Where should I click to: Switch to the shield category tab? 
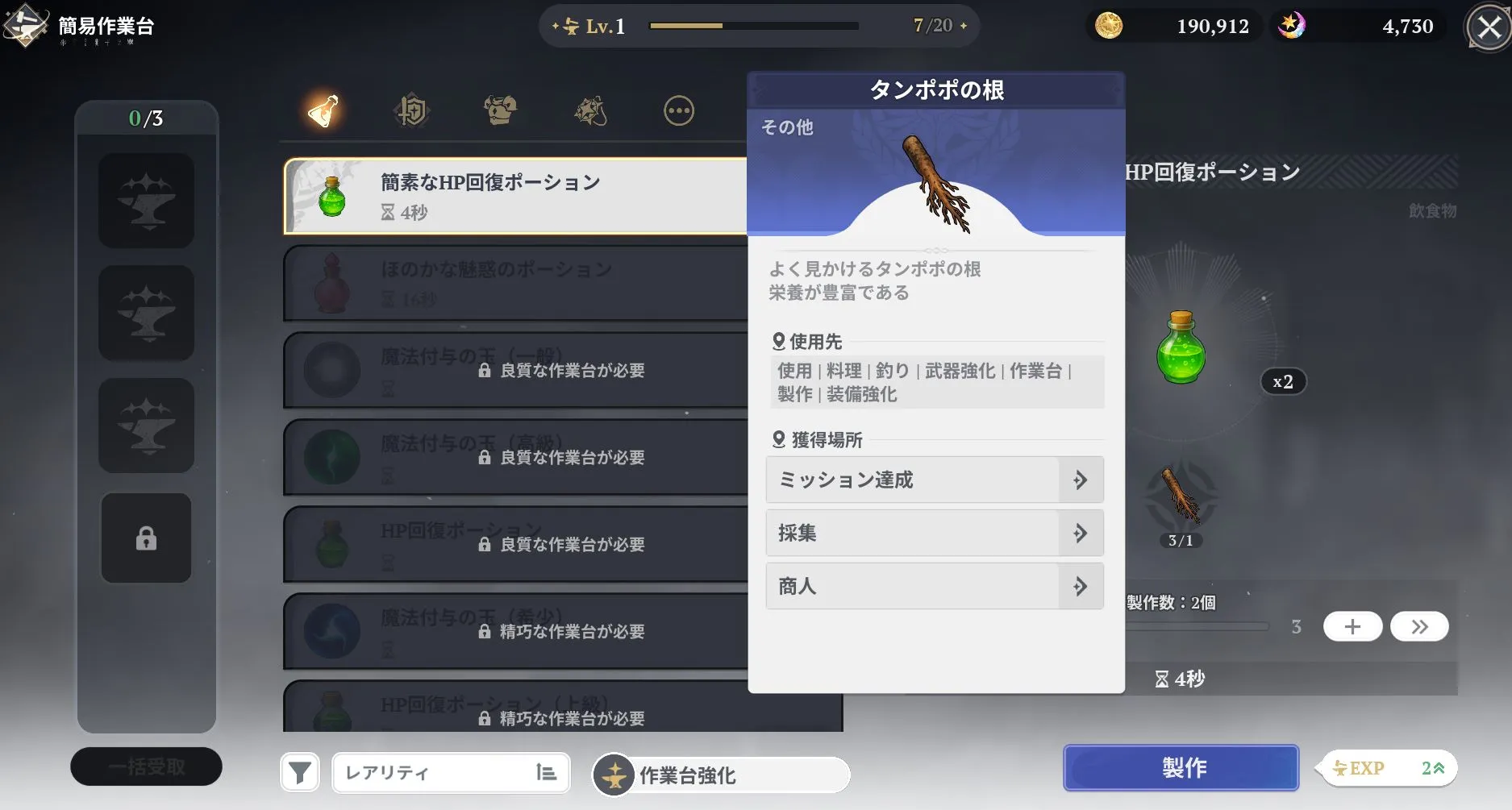click(411, 110)
